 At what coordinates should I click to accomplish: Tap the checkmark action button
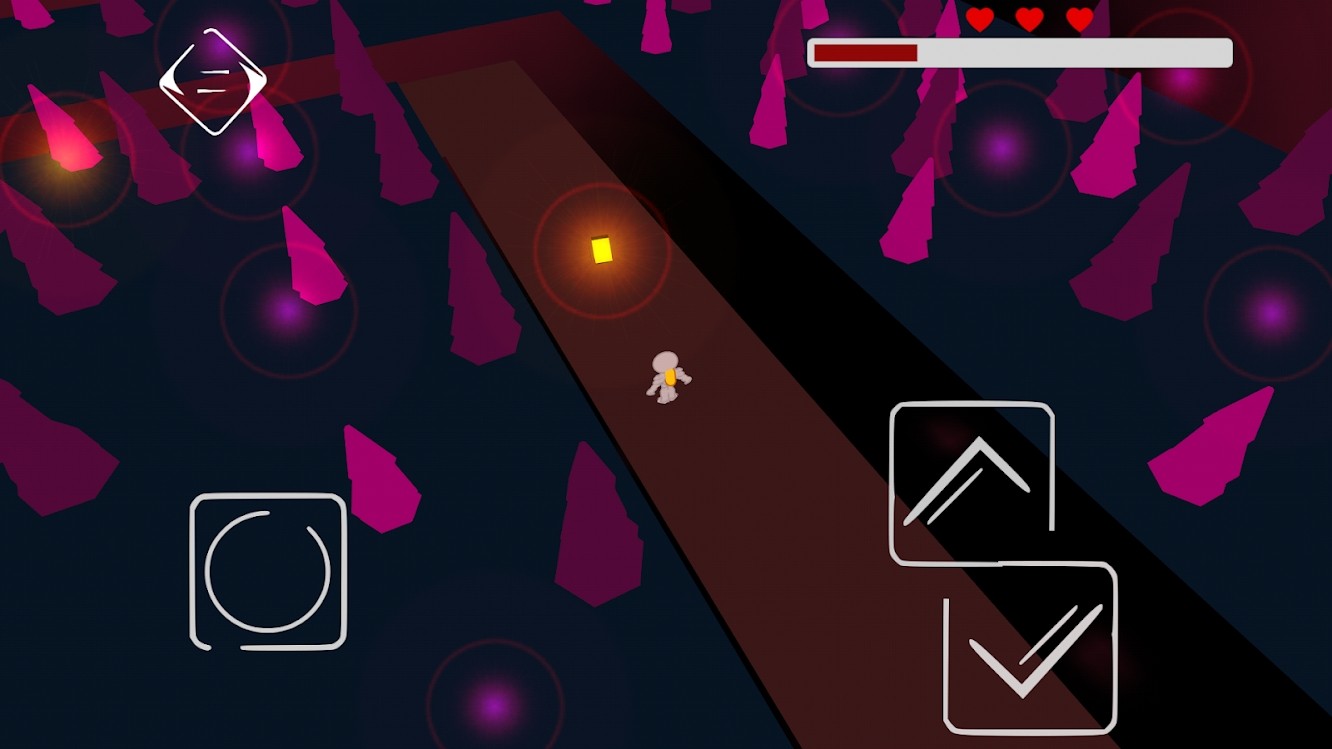click(1030, 647)
